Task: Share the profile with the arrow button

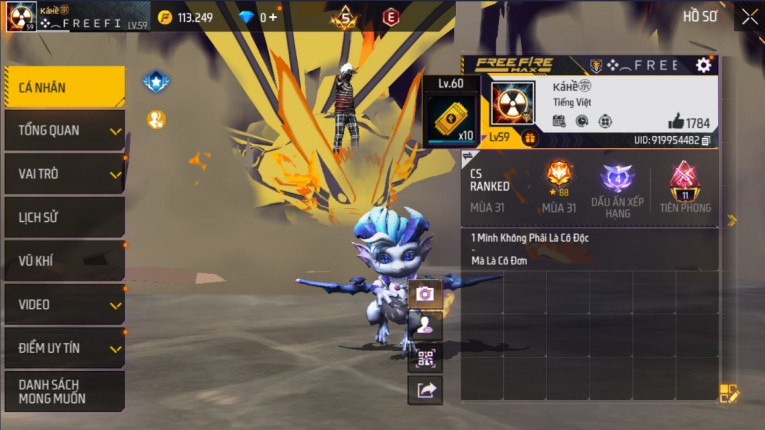Action: [x=425, y=390]
